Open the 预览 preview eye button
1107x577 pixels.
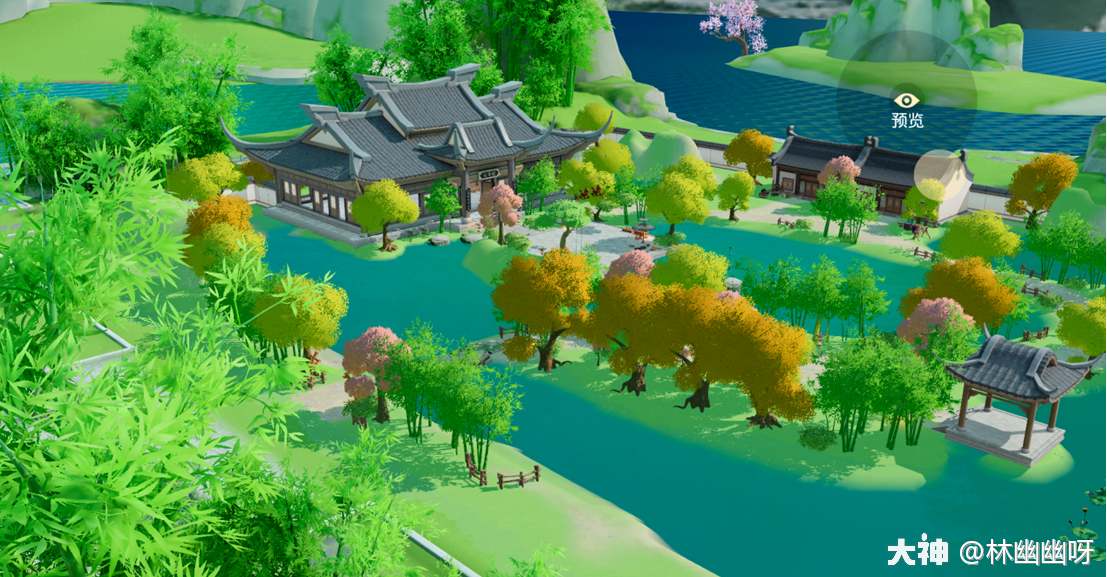(906, 102)
